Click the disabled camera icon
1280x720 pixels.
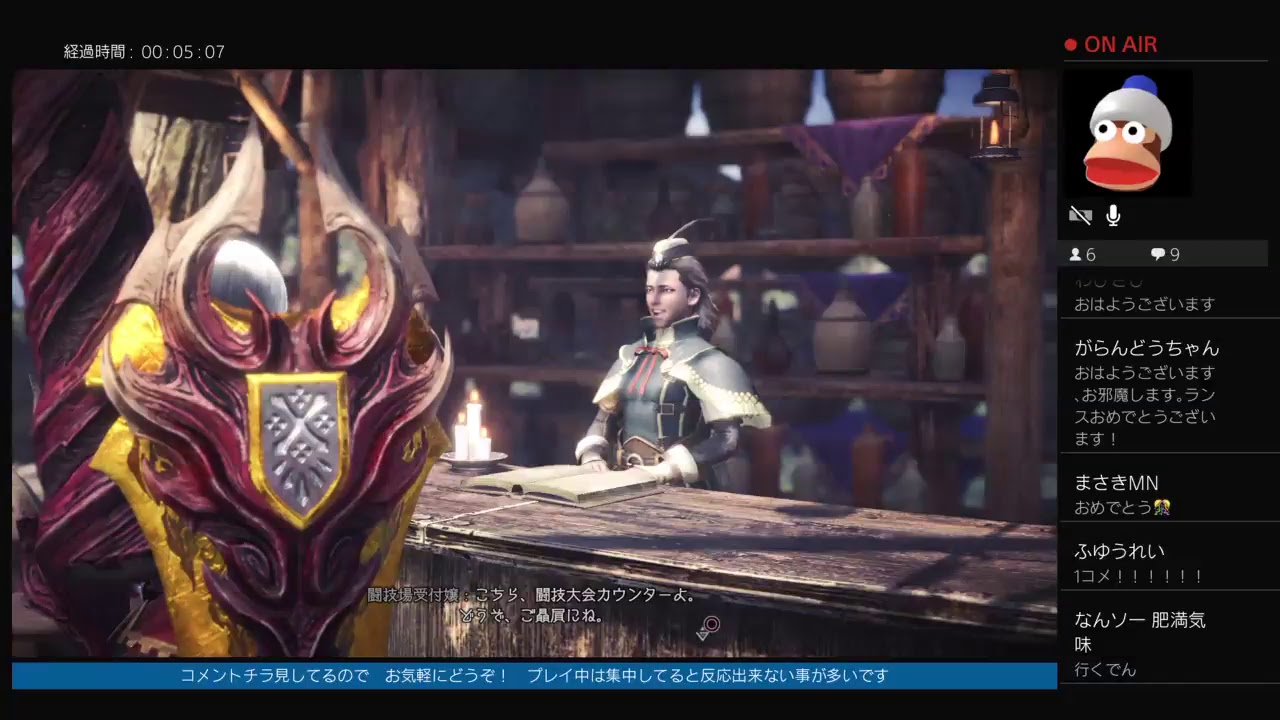point(1080,215)
